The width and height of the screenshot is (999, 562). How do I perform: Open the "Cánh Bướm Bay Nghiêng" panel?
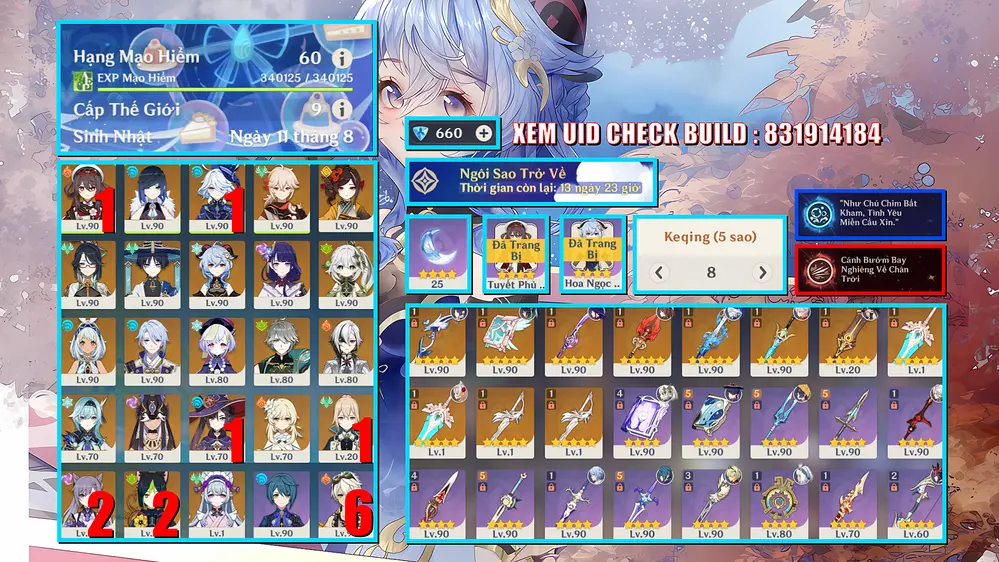869,269
